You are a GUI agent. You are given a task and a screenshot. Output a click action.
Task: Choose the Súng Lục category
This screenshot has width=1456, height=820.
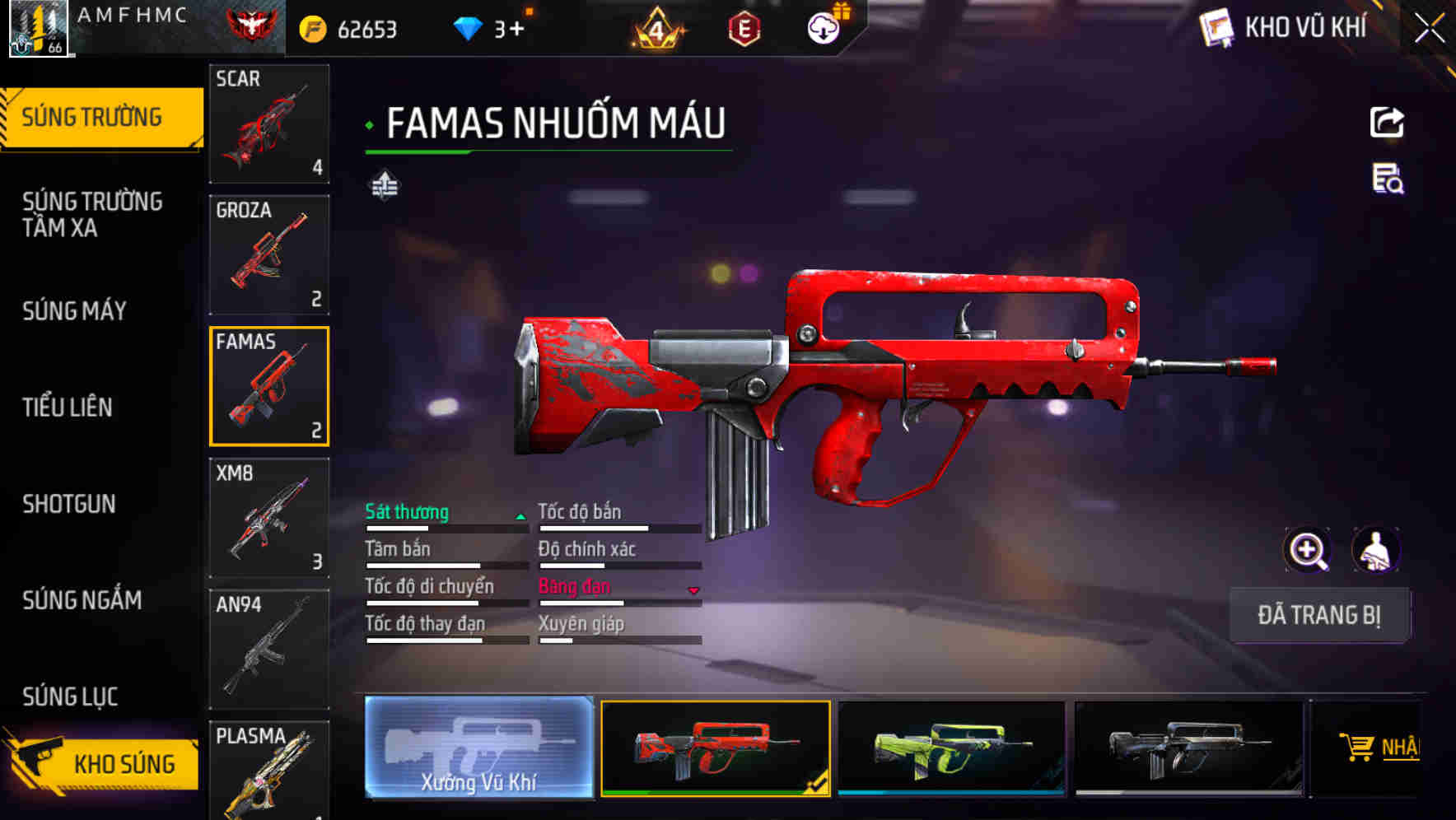click(x=70, y=697)
